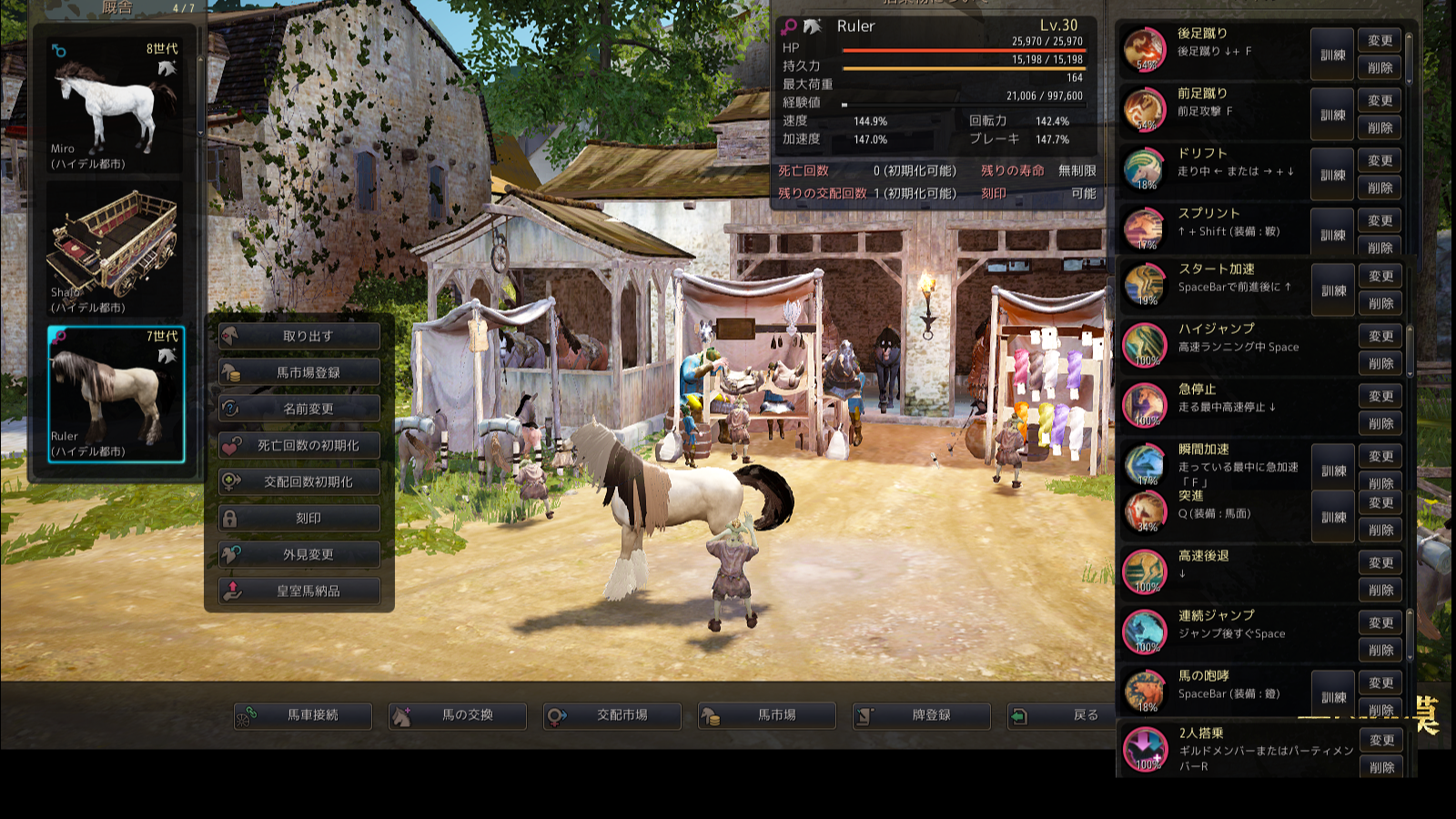The image size is (1456, 819).
Task: Change the ハイジャンプ skill with 変更
Action: coord(1381,336)
